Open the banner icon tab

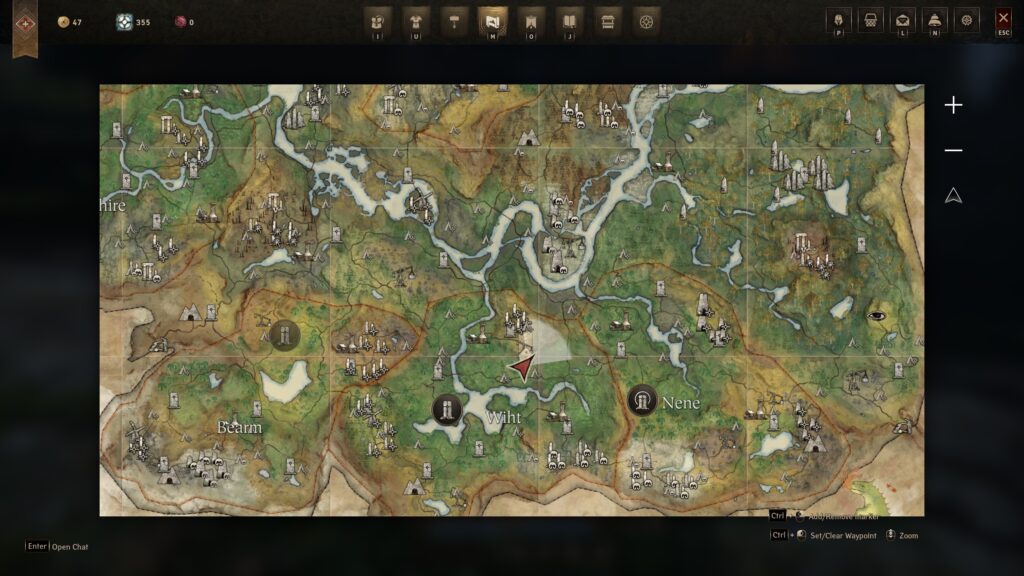coord(531,20)
